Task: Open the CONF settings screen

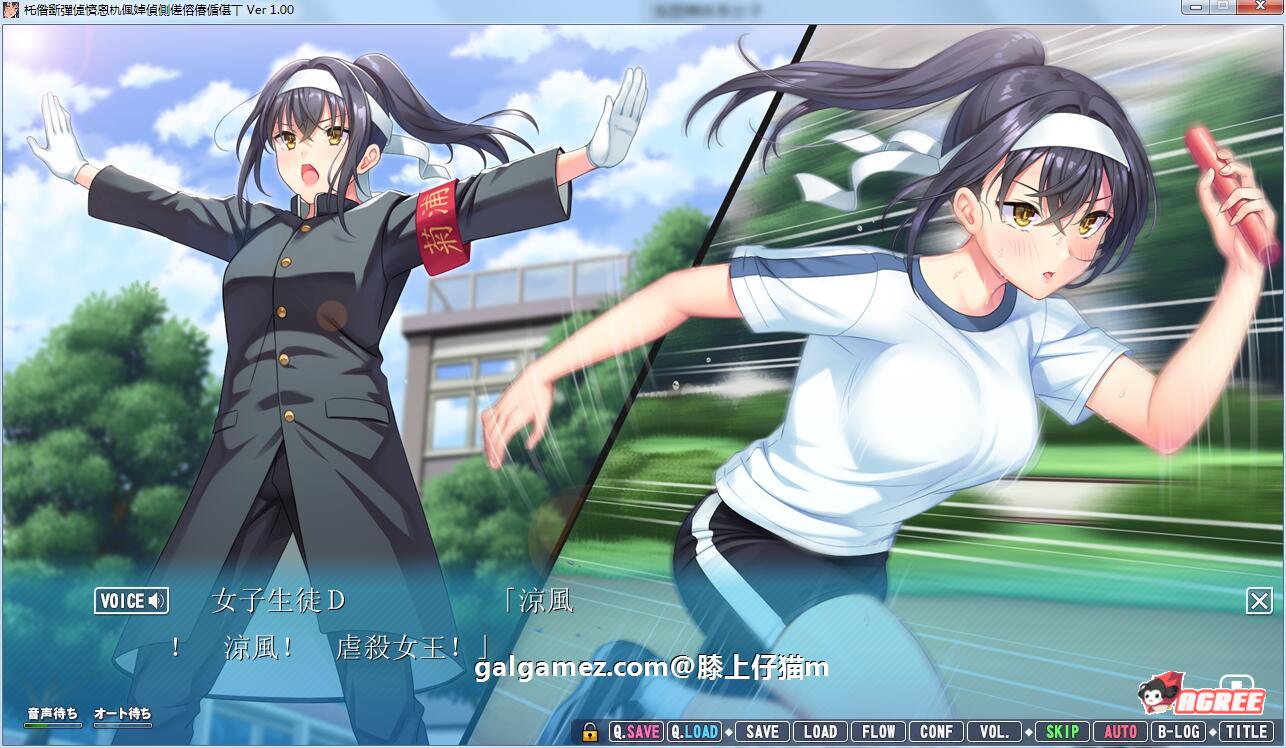Action: [x=936, y=731]
